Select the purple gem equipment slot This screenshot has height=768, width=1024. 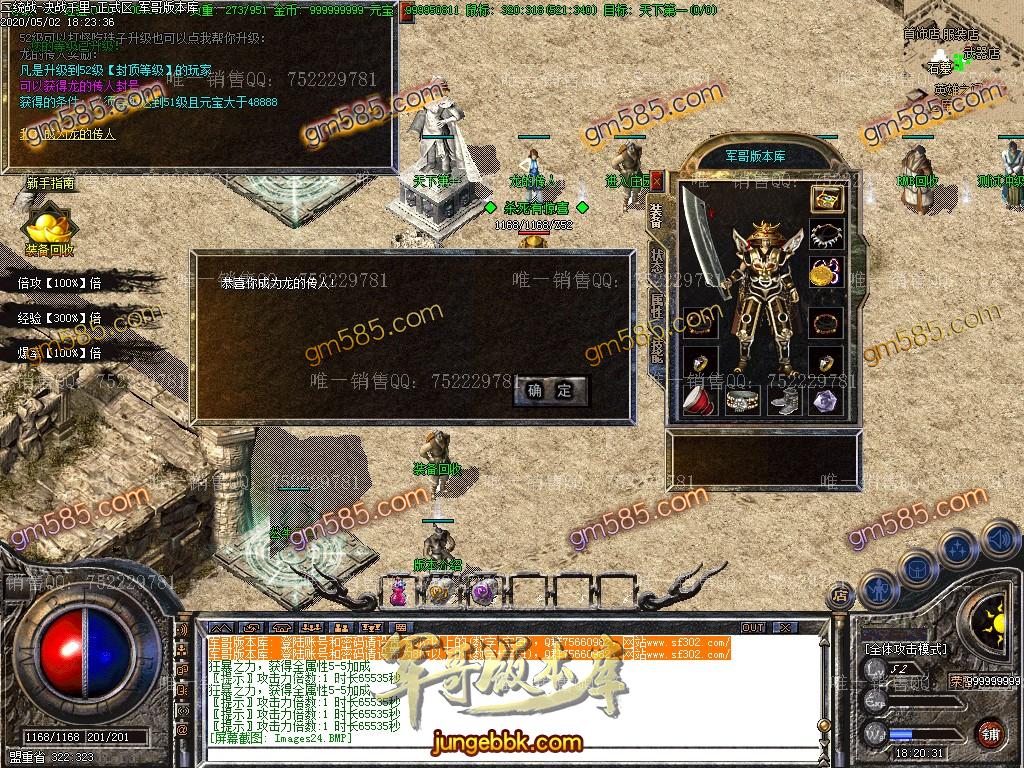[826, 401]
